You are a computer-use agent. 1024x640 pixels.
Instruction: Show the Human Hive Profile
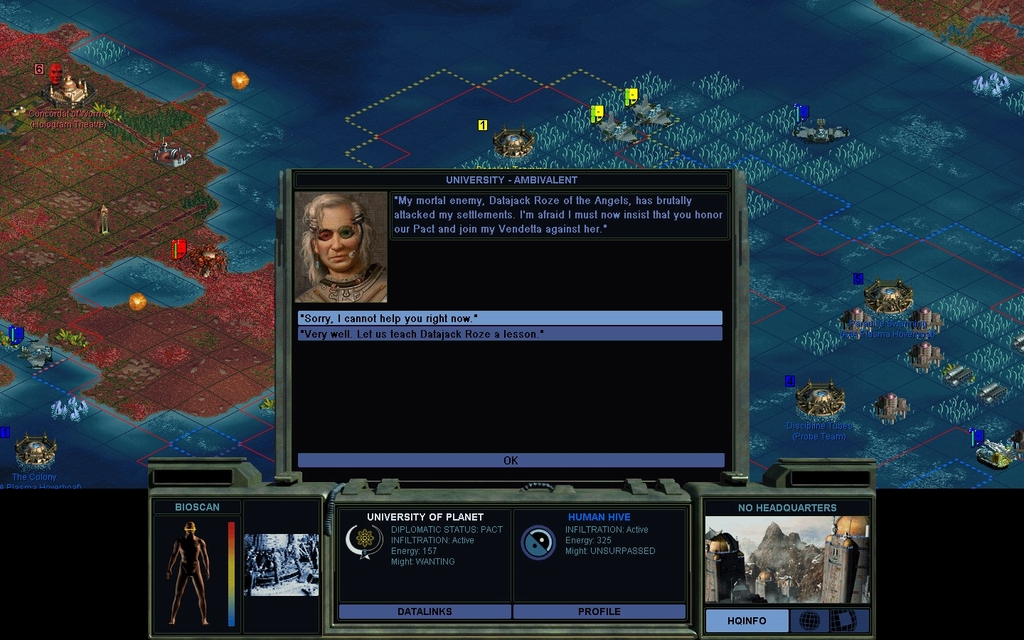(x=599, y=611)
